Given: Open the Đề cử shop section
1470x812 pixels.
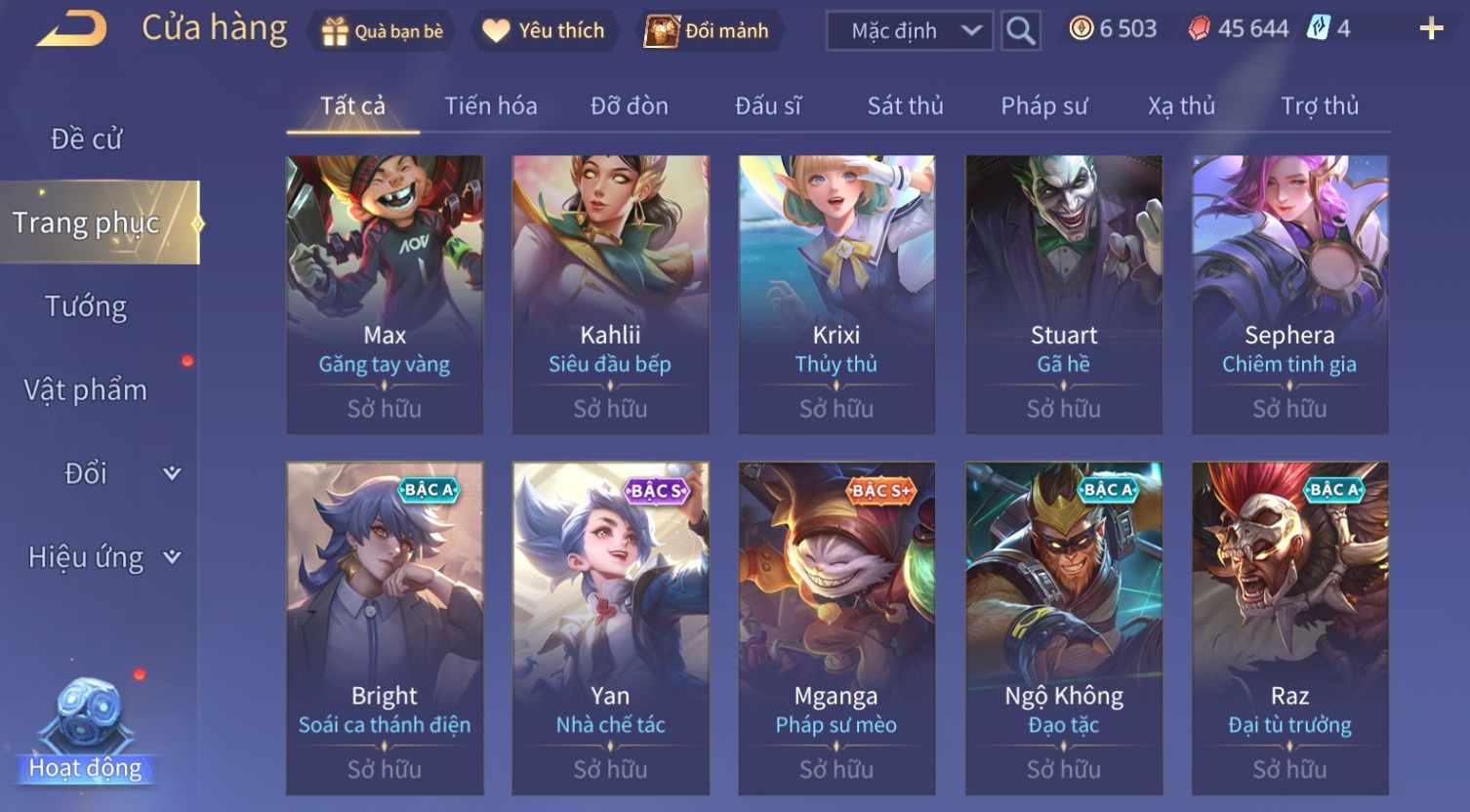Looking at the screenshot, I should click(x=87, y=140).
